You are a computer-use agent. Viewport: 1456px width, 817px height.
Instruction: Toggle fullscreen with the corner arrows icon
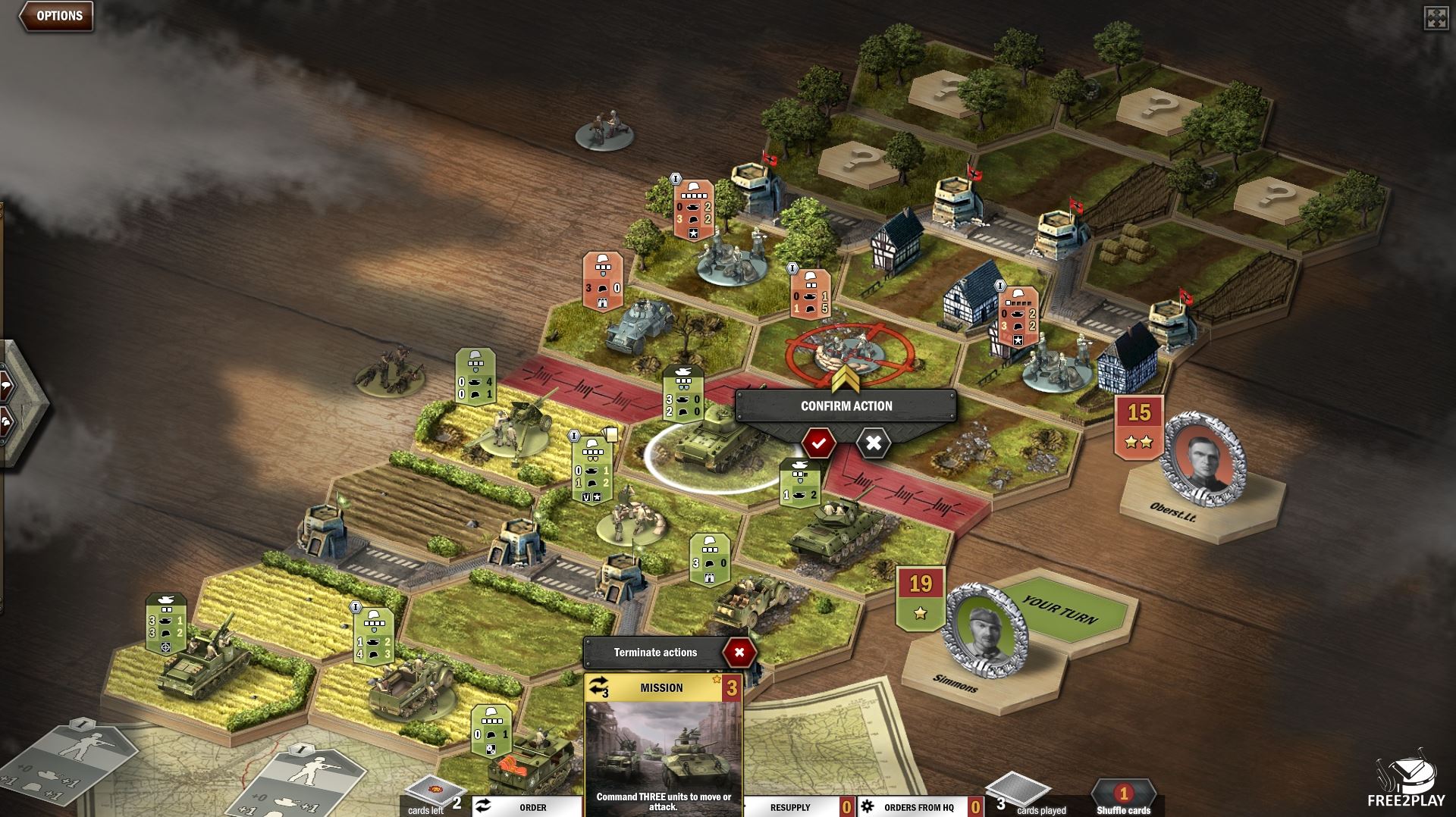pyautogui.click(x=1436, y=19)
